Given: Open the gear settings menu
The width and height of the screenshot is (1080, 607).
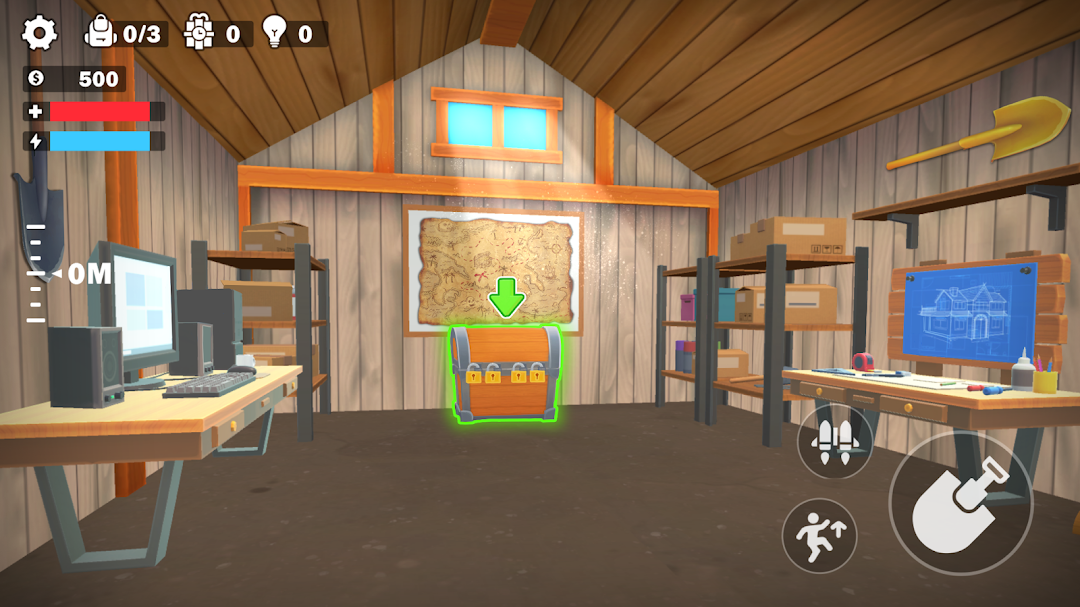Looking at the screenshot, I should click(40, 33).
